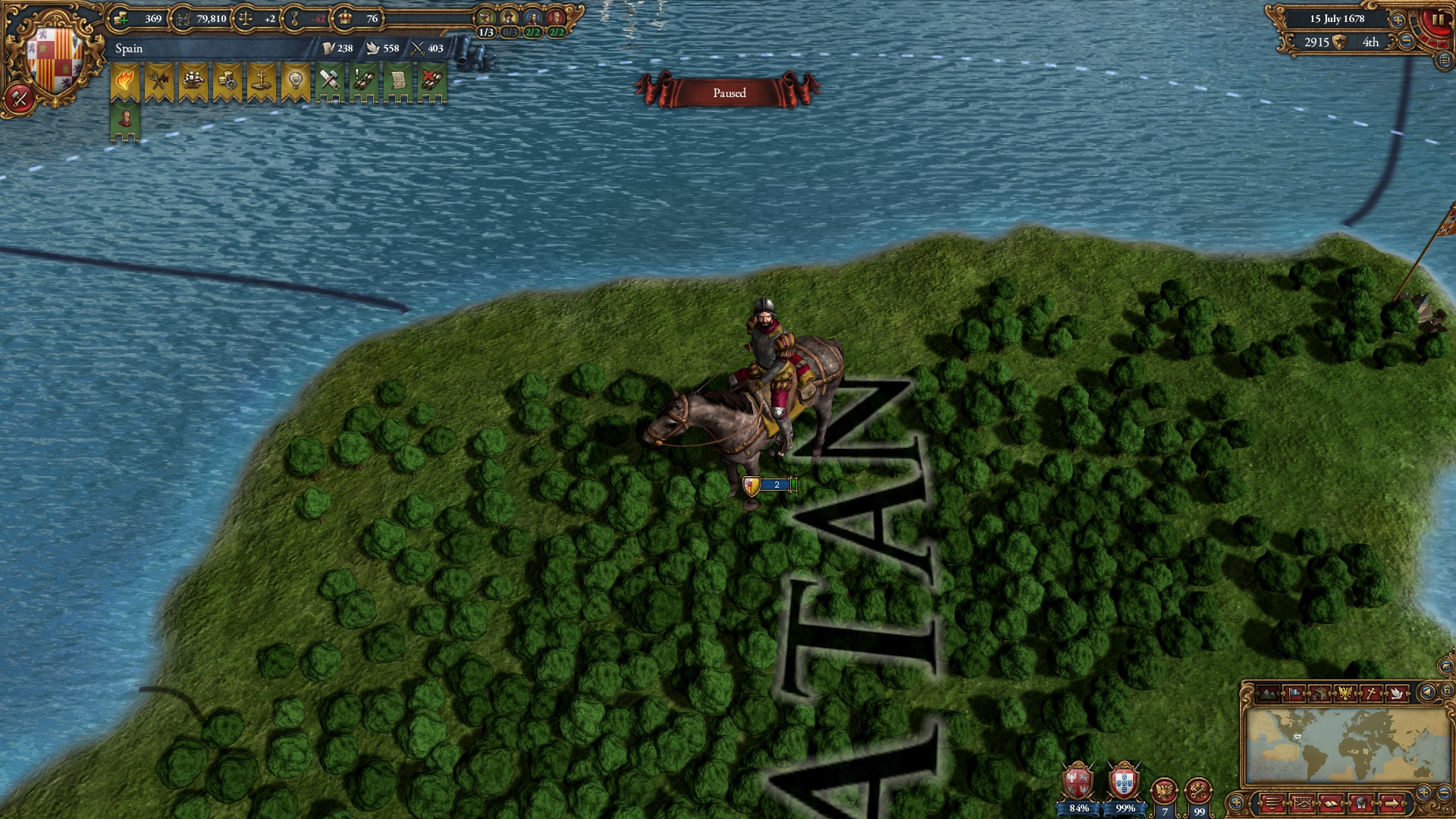The image size is (1456, 819).
Task: Collapse the minimap with the arrow button
Action: point(1426,692)
